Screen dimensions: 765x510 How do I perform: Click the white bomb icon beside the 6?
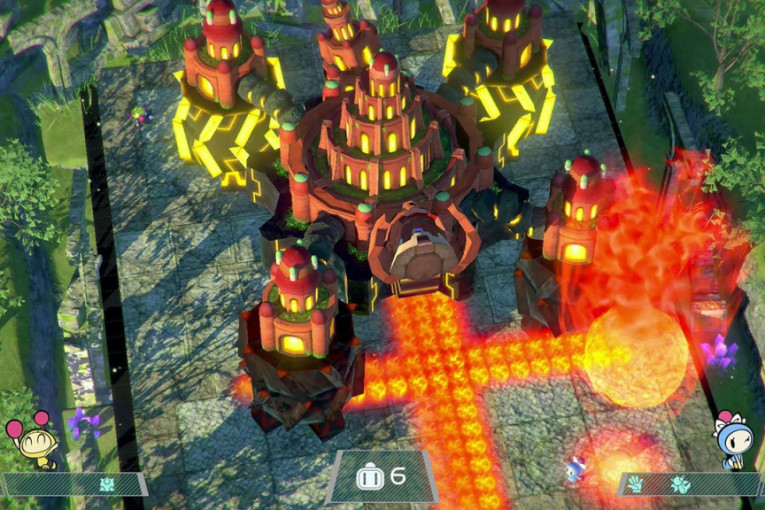369,476
